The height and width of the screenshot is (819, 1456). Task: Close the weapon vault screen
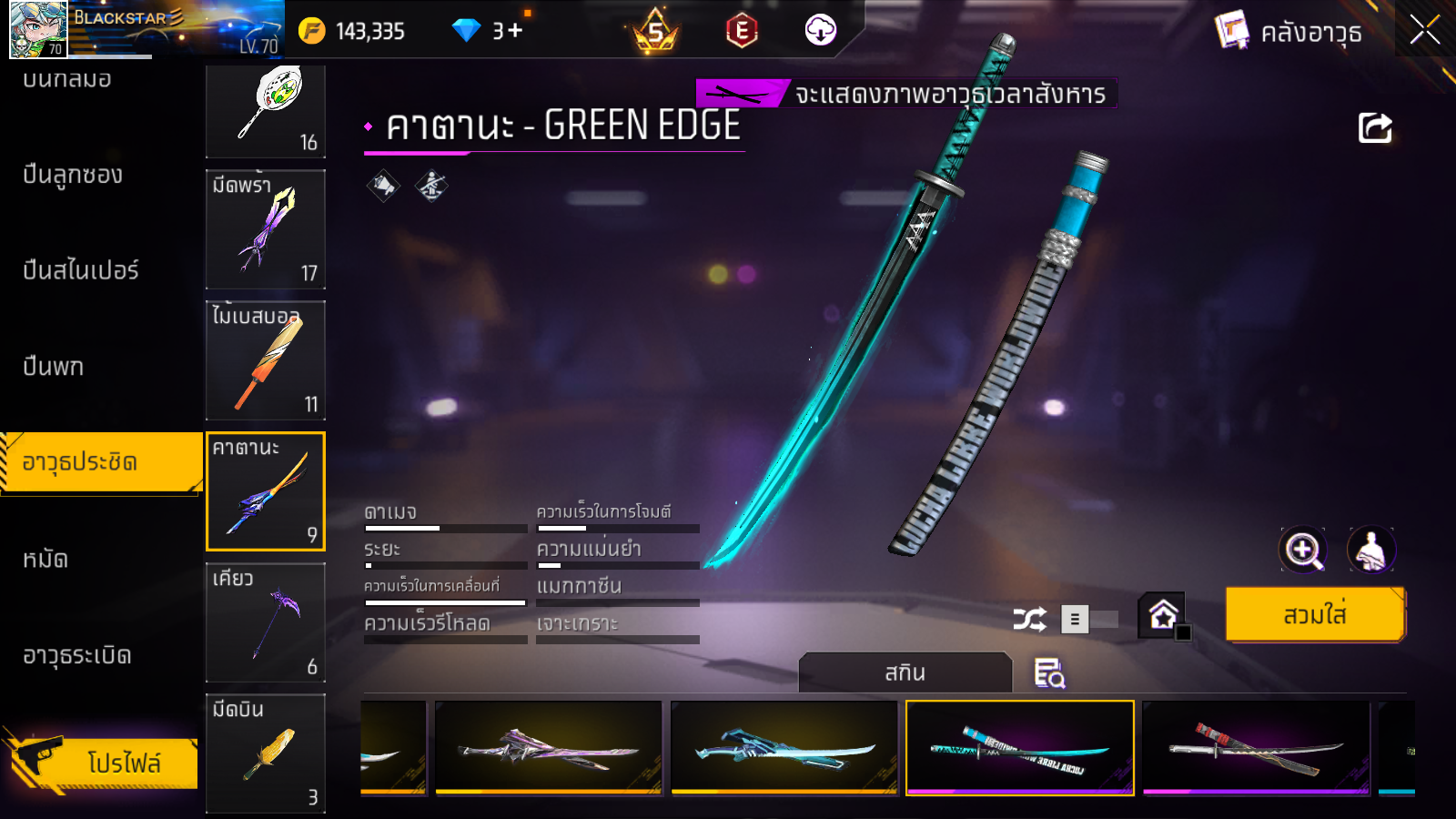(x=1424, y=30)
